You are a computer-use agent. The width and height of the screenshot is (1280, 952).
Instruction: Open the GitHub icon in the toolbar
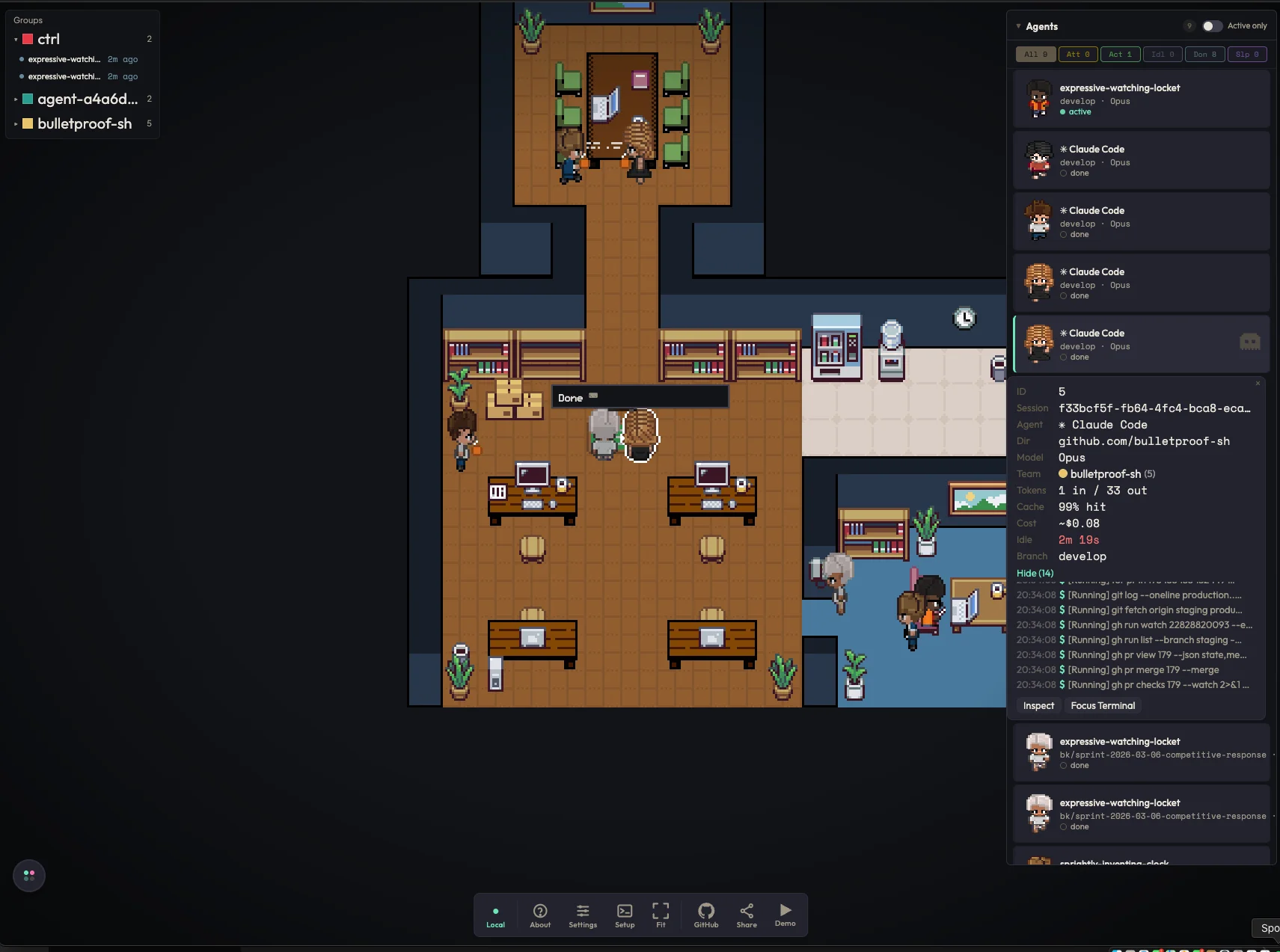(704, 915)
